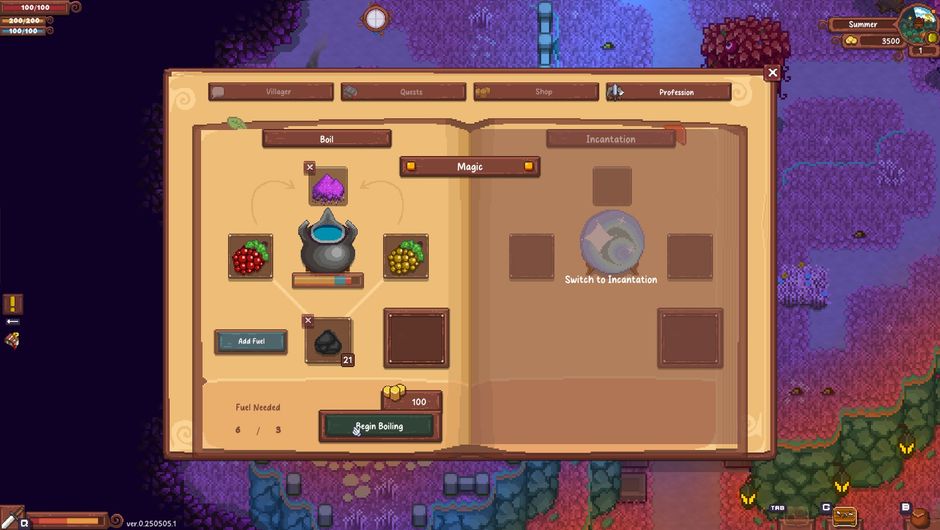Open the Boil page header

tap(326, 139)
